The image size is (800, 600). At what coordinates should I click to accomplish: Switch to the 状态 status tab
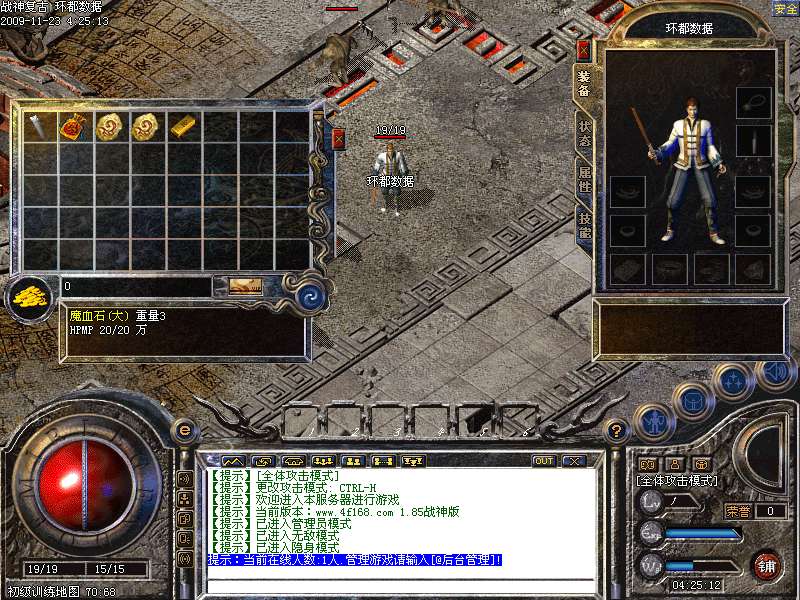(x=585, y=135)
